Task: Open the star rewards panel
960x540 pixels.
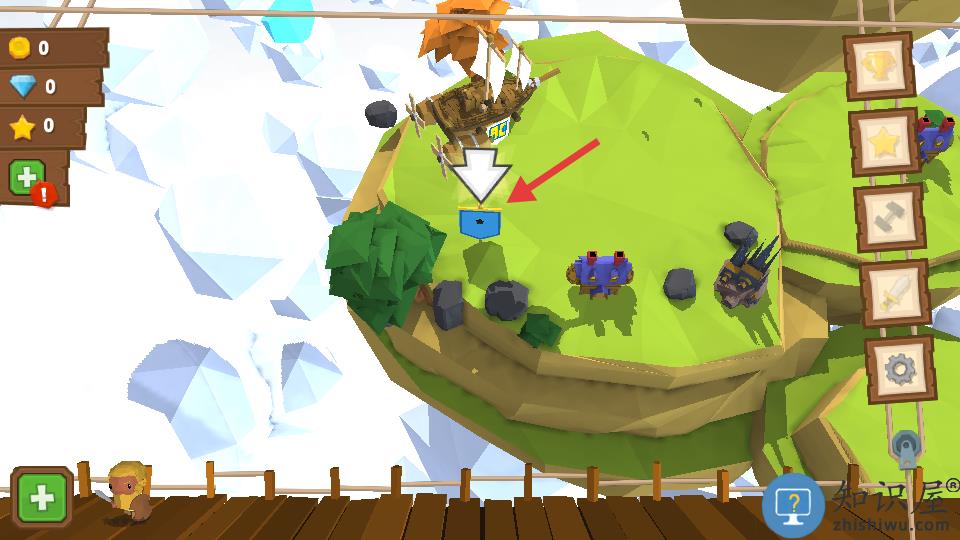Action: [x=885, y=142]
